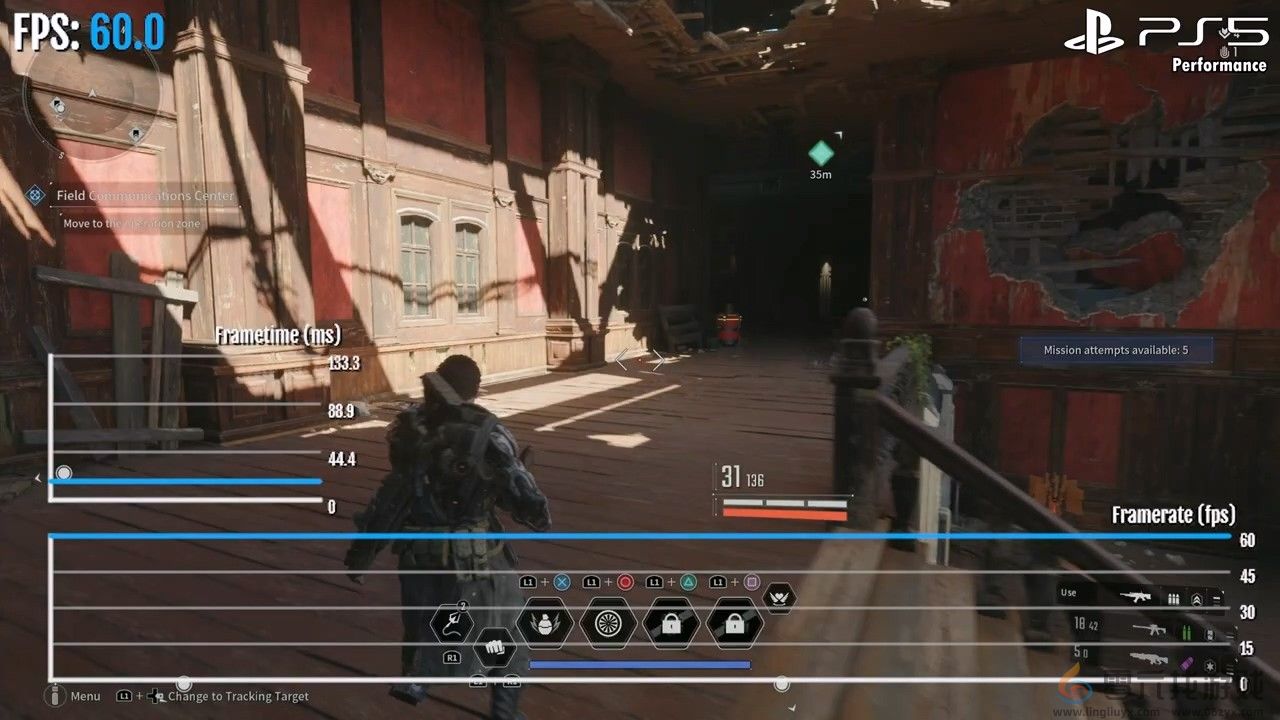Image resolution: width=1280 pixels, height=720 pixels.
Task: Click the quest diamond icon beside Field Communications Center
Action: pyautogui.click(x=35, y=196)
